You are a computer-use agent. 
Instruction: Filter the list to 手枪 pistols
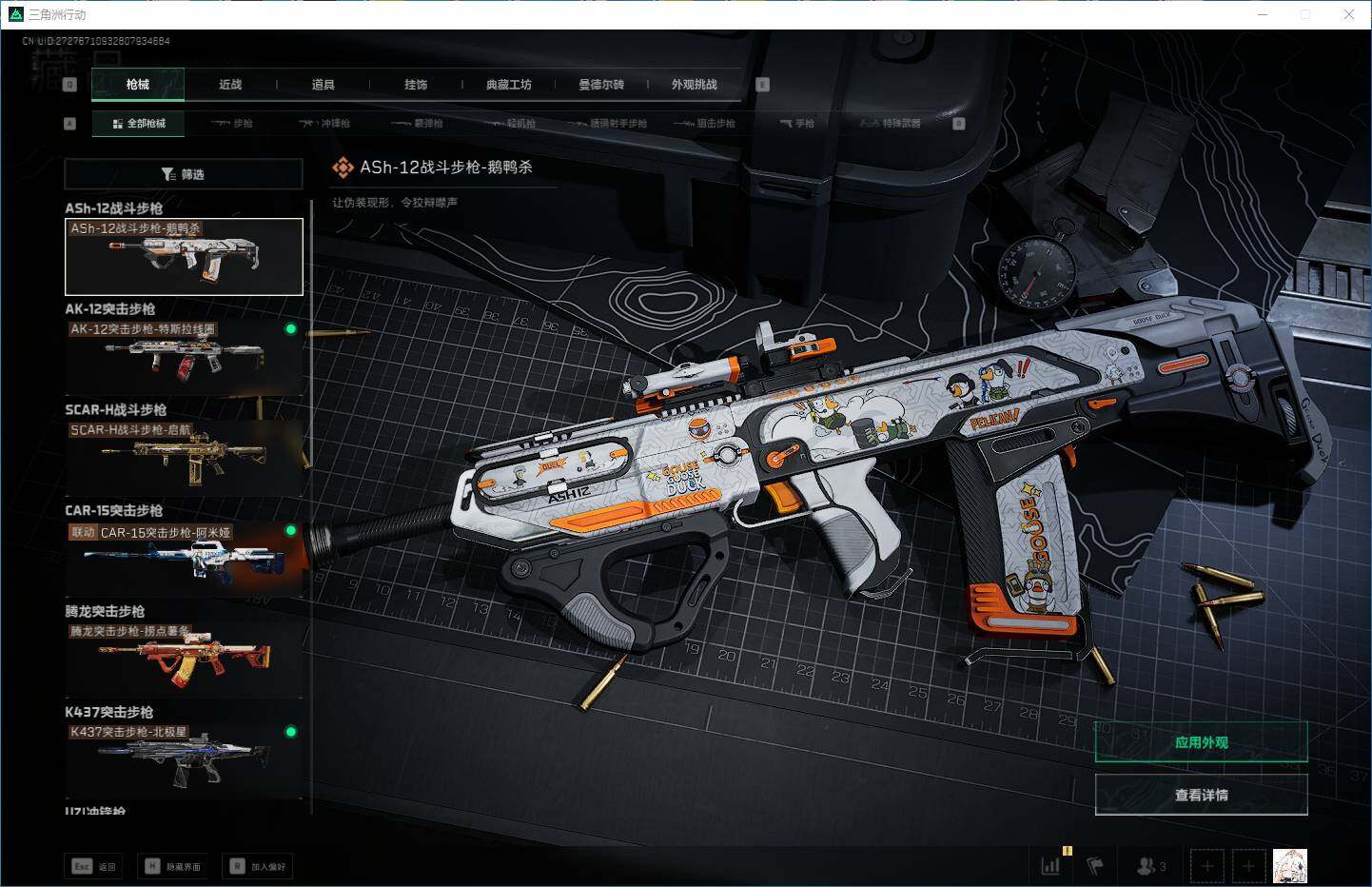pos(797,124)
